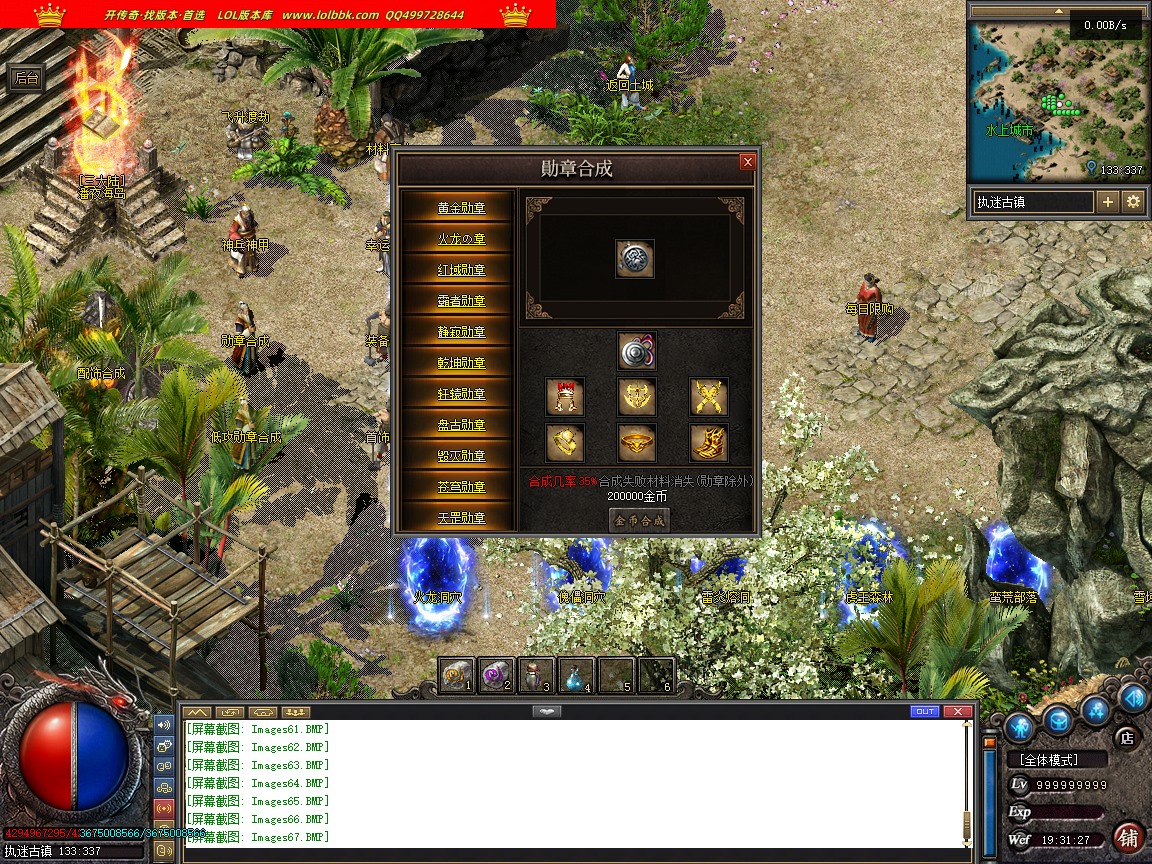This screenshot has width=1152, height=864.
Task: Collapse the minimap with the top arrow
Action: click(1056, 12)
